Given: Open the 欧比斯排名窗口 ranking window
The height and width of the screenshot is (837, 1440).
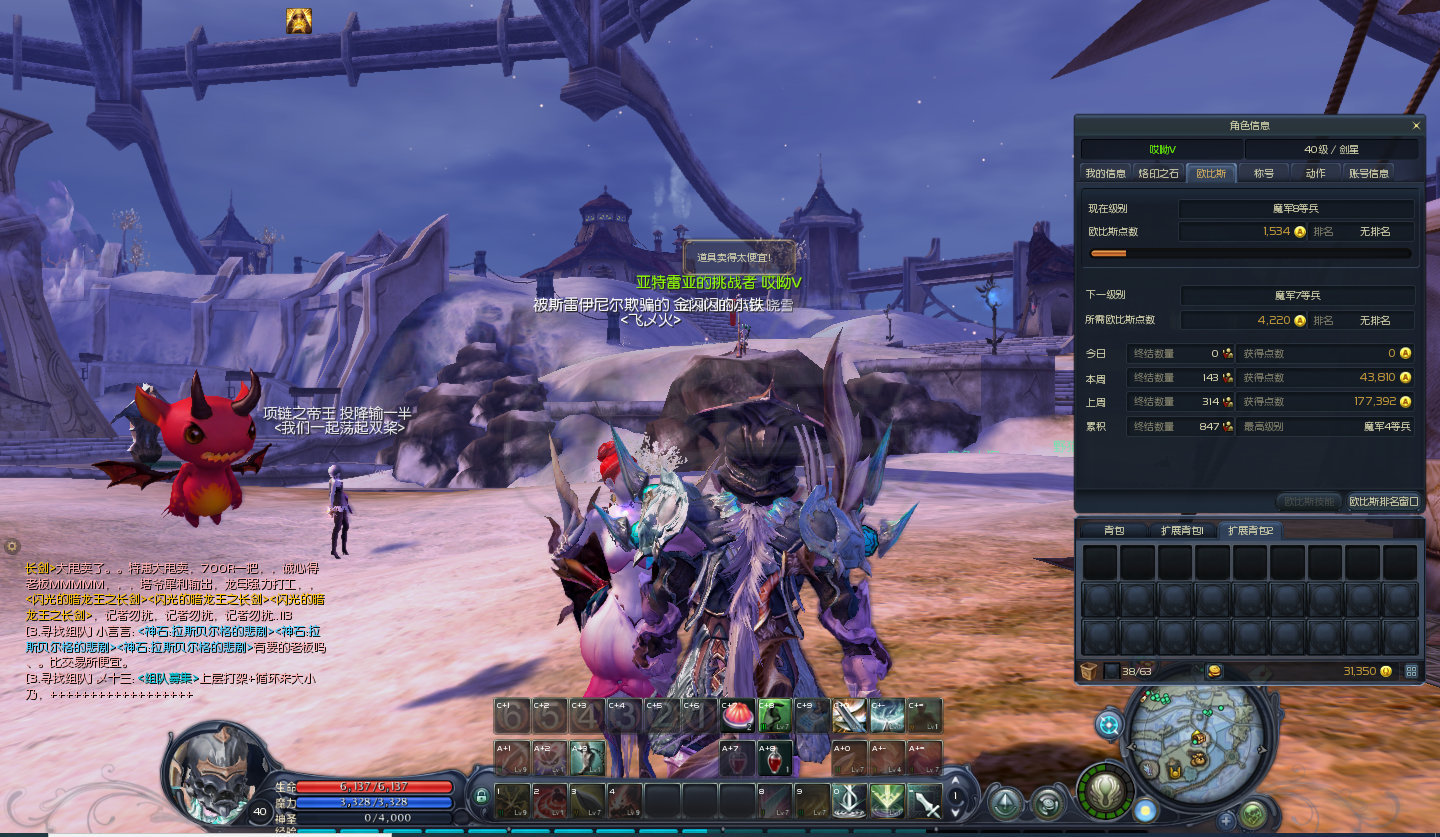Looking at the screenshot, I should point(1384,501).
